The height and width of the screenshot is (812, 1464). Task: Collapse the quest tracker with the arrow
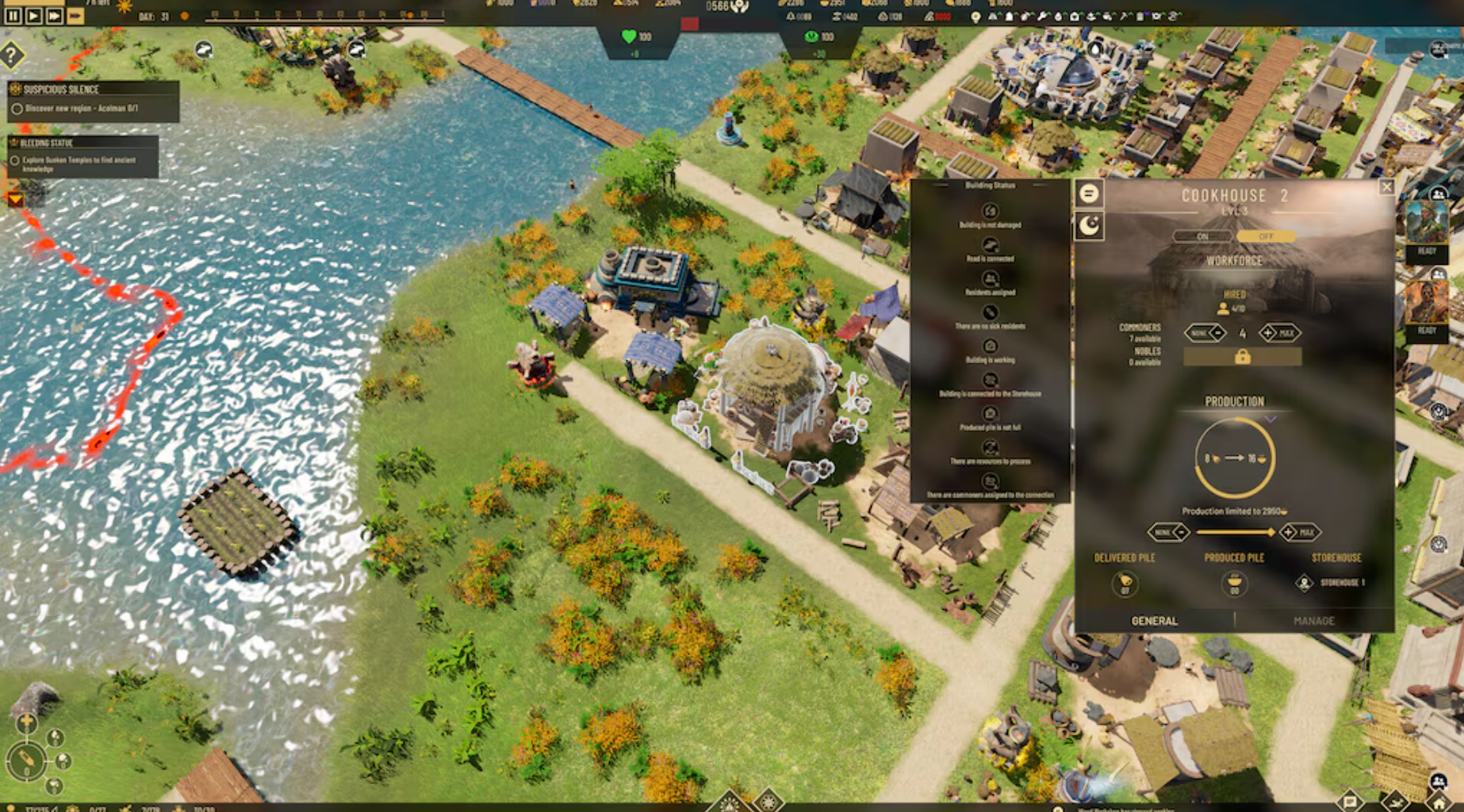point(17,199)
